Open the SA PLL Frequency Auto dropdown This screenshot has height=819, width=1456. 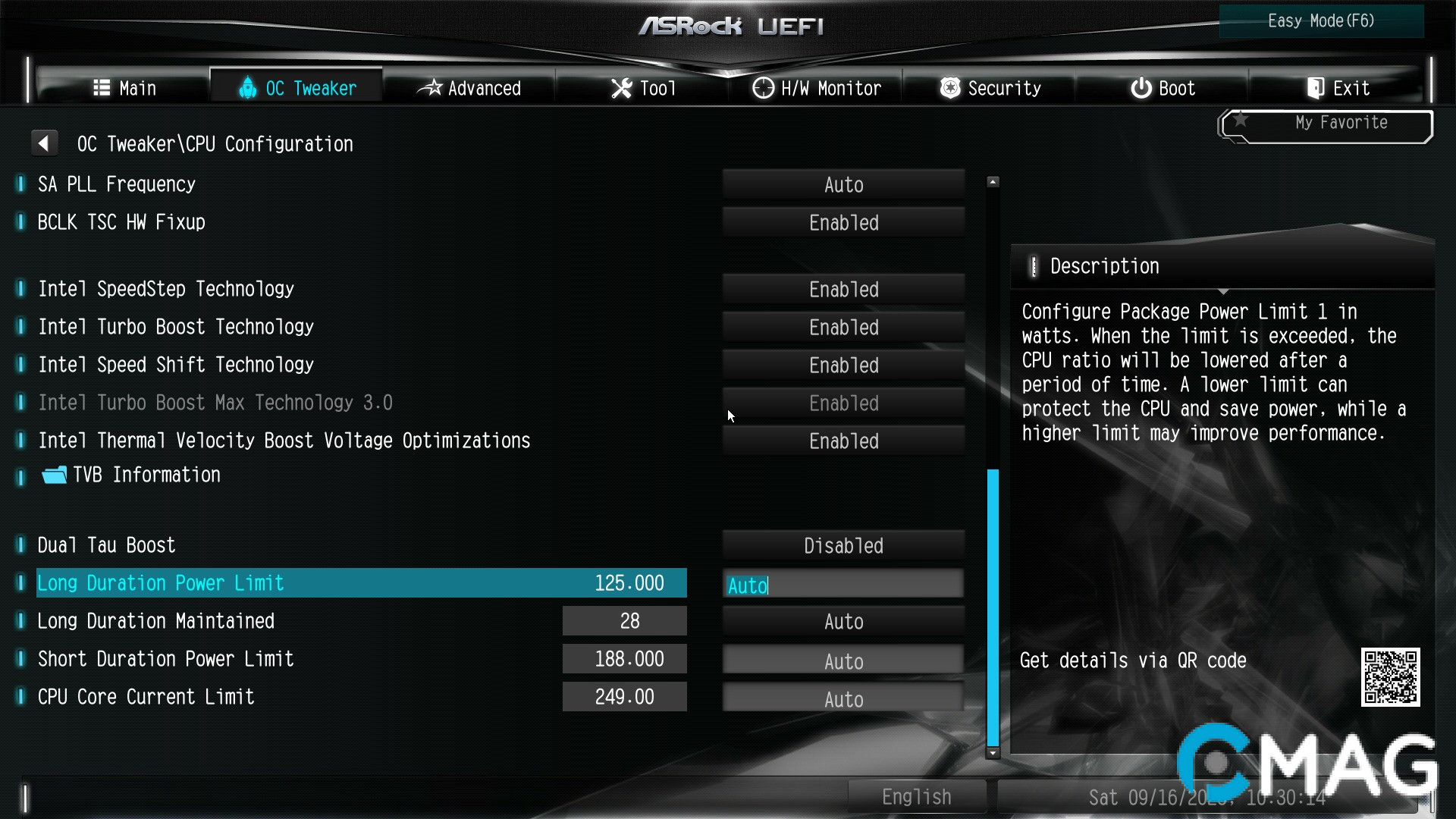[843, 184]
